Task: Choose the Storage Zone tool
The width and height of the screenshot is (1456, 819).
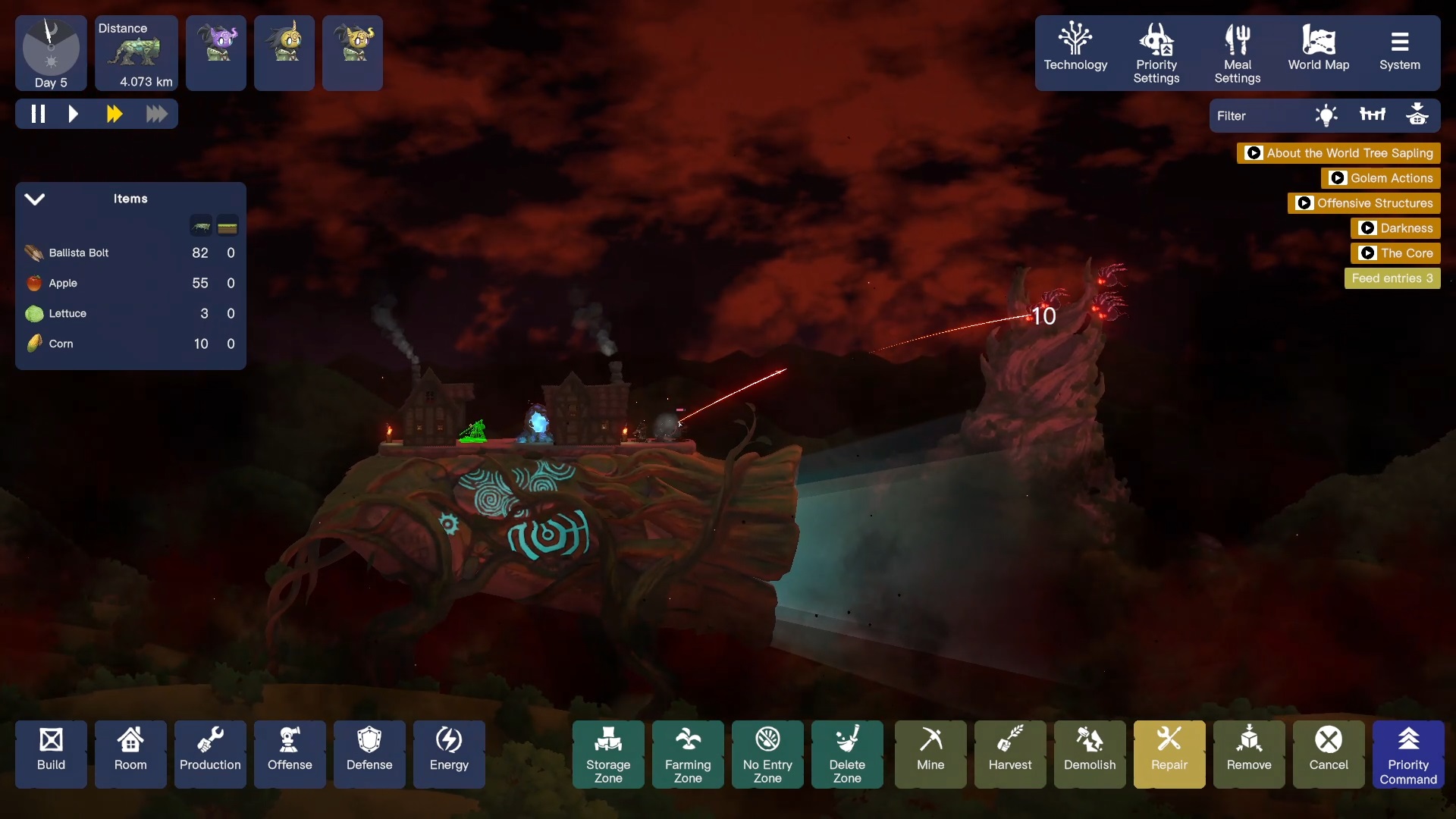Action: tap(608, 754)
